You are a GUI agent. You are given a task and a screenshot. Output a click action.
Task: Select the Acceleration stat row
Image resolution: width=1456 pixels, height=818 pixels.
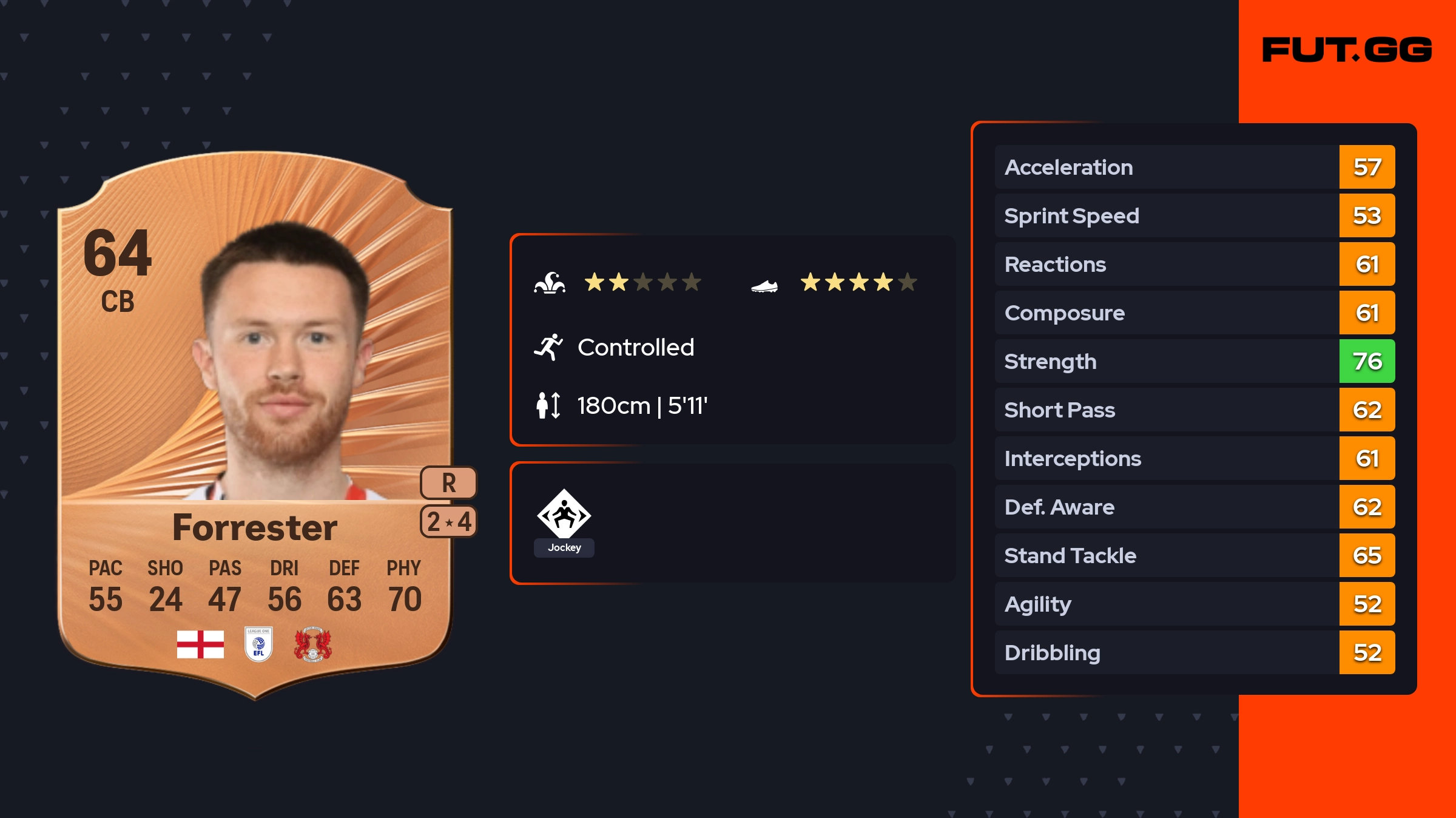pos(1194,167)
